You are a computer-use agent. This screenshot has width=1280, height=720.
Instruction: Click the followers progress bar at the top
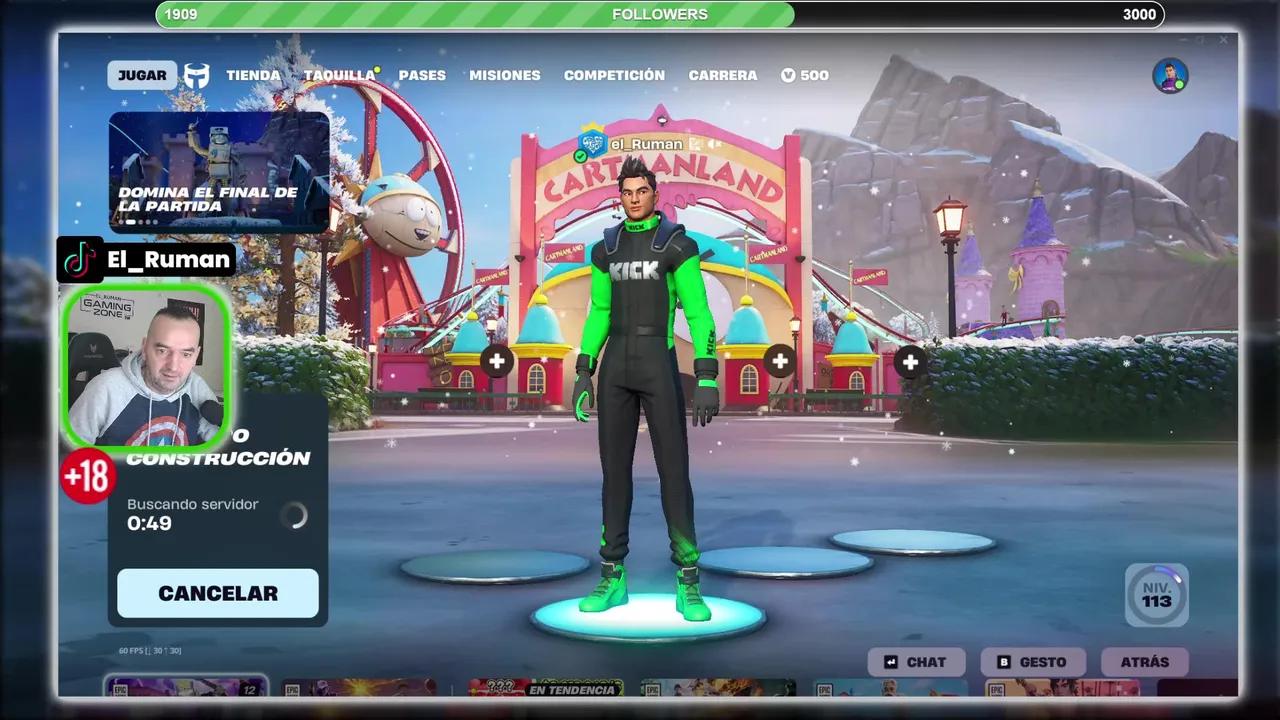660,14
